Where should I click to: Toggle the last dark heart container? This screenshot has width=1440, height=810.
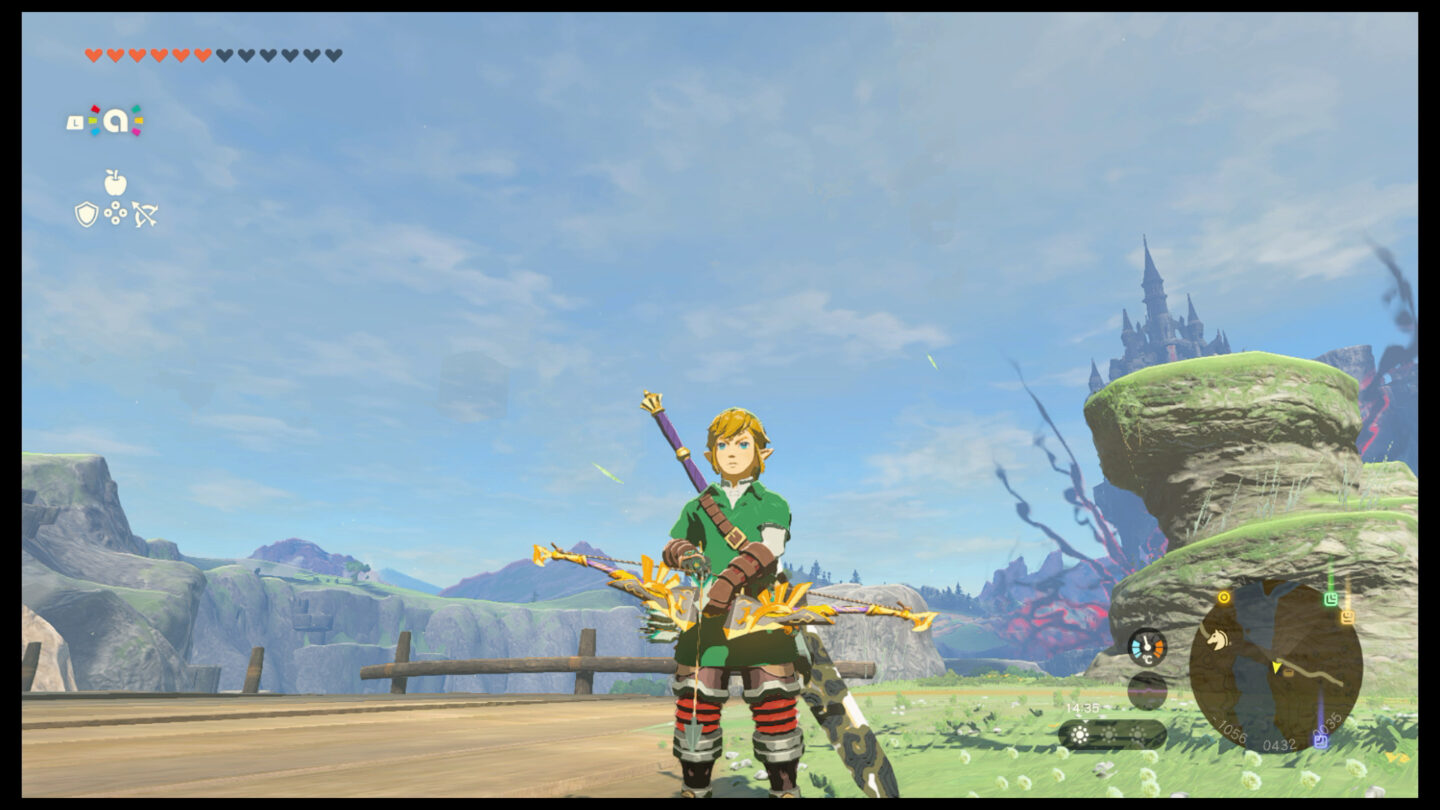[332, 55]
